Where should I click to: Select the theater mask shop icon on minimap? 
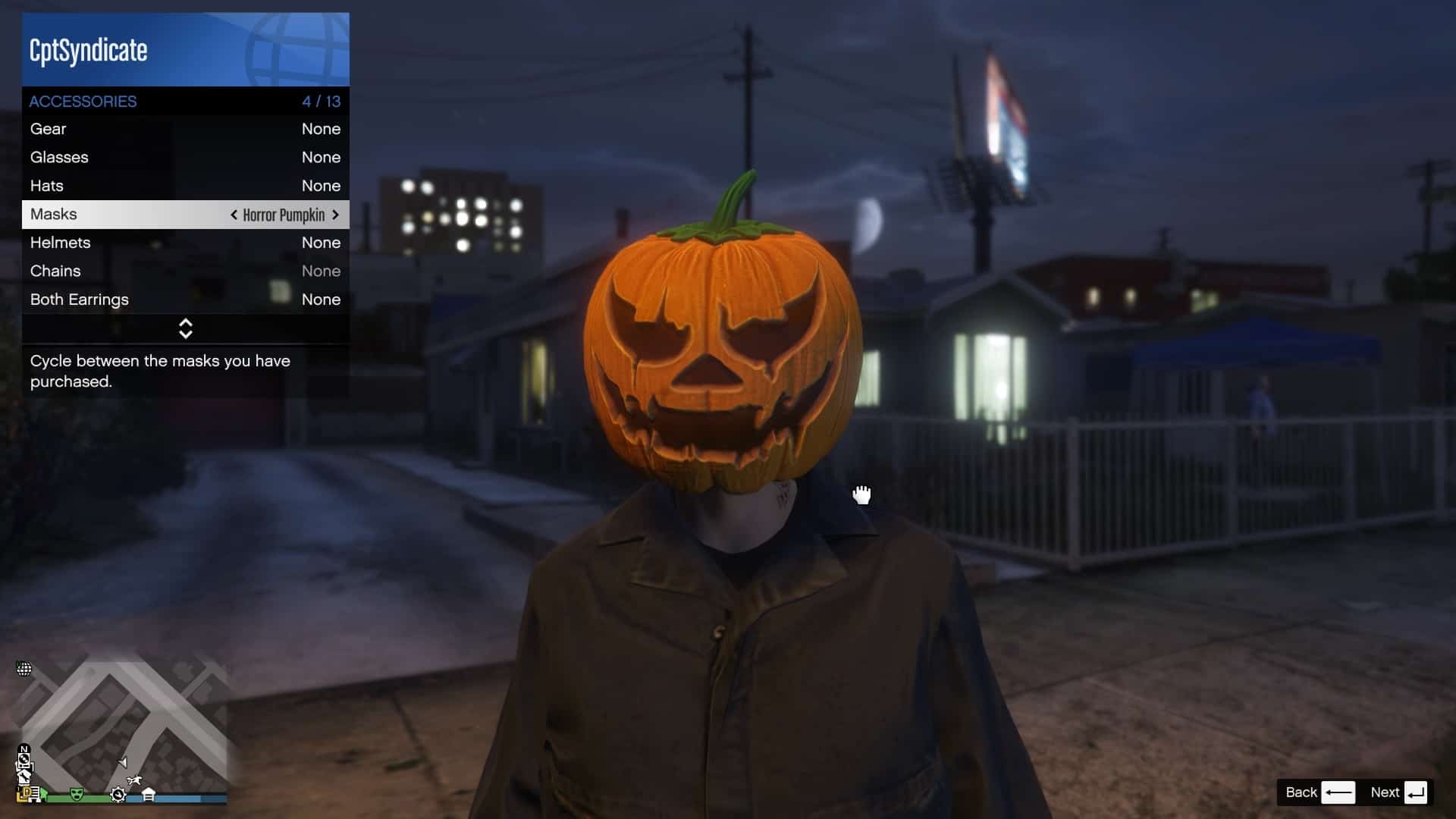77,794
